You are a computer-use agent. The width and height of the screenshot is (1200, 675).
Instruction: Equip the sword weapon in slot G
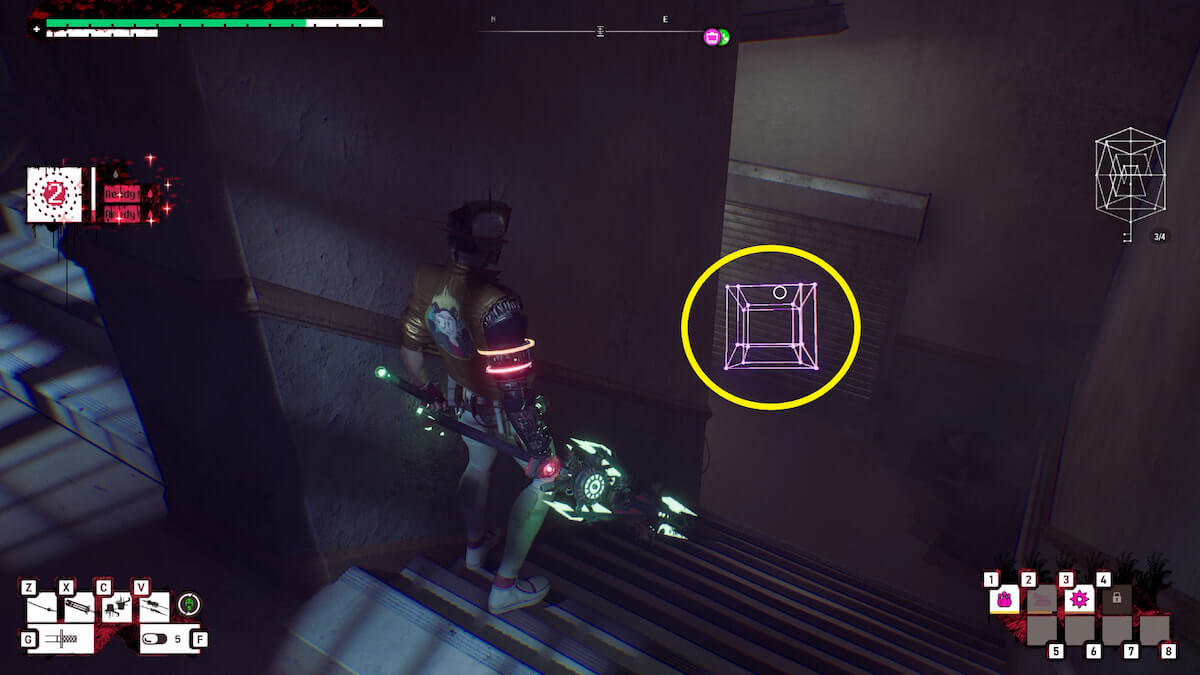point(60,638)
